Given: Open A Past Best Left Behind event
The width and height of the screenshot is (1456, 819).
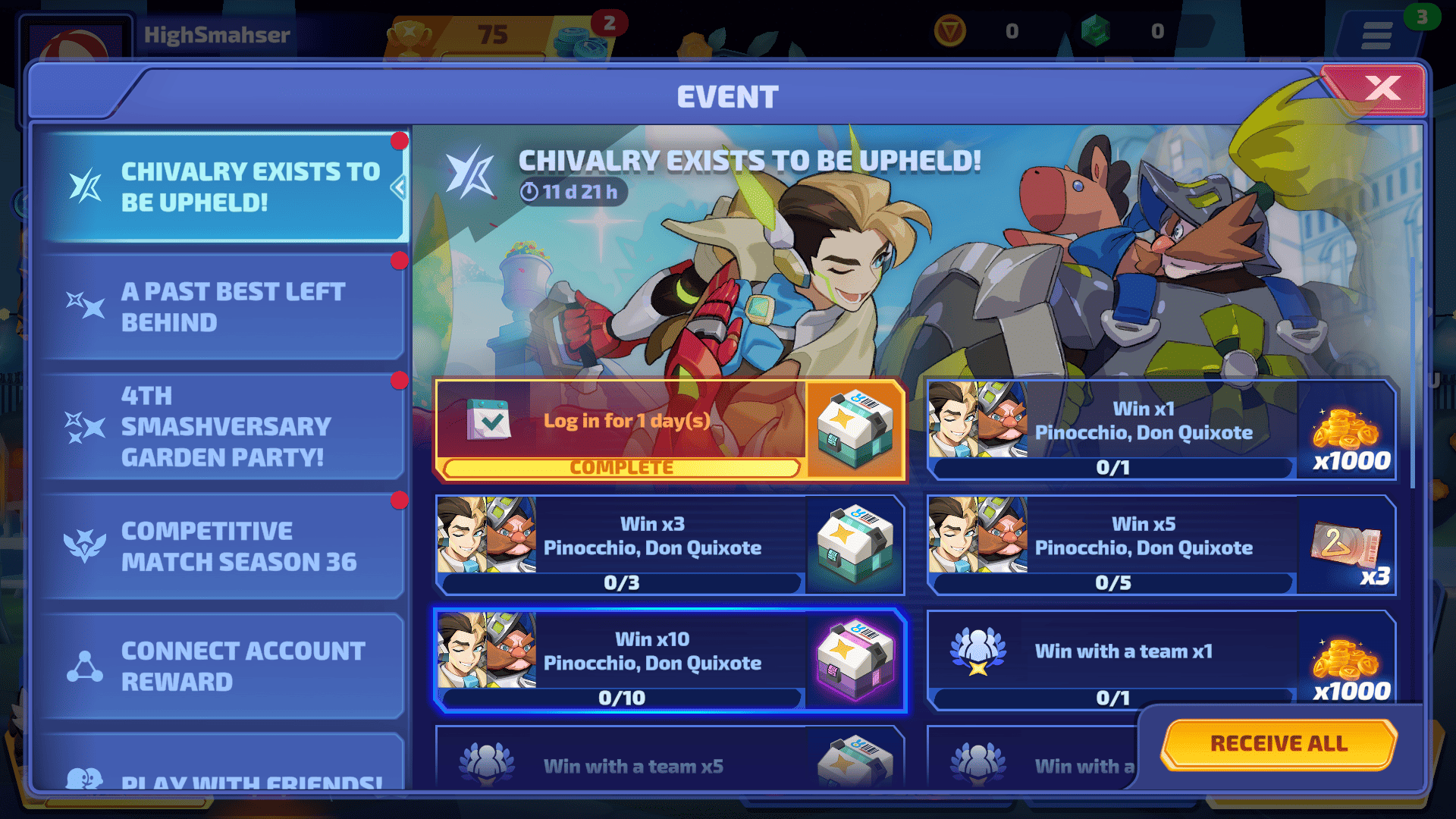Looking at the screenshot, I should (224, 307).
